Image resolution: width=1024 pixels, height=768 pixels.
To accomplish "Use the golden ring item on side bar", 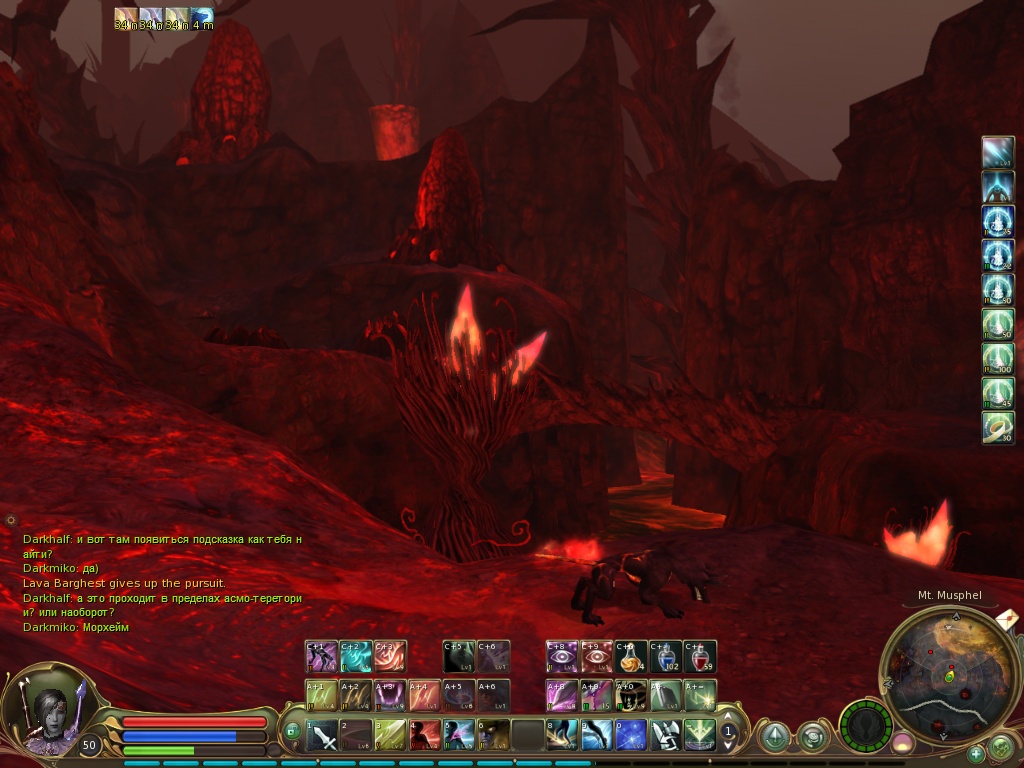I will pos(997,428).
